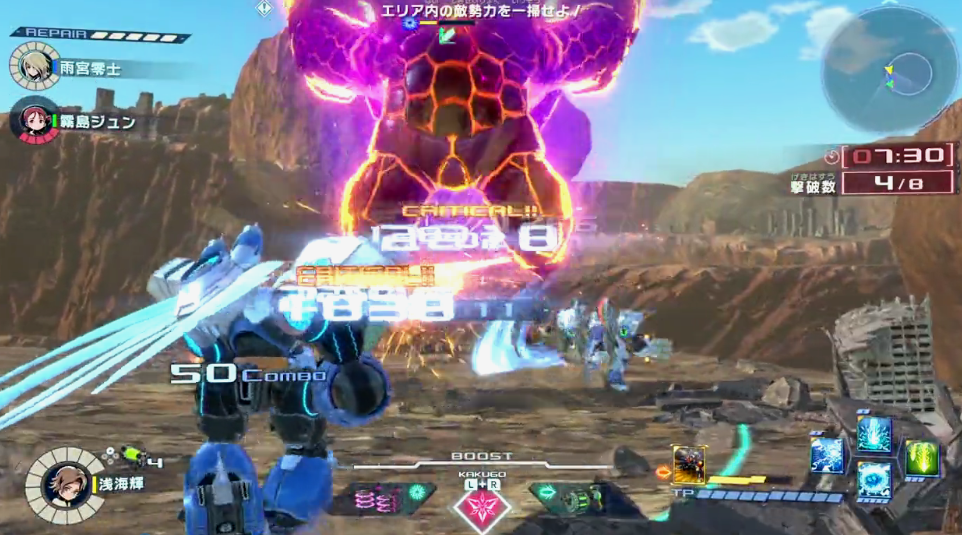Image resolution: width=962 pixels, height=535 pixels.
Task: Click the mission objective text banner
Action: [480, 11]
